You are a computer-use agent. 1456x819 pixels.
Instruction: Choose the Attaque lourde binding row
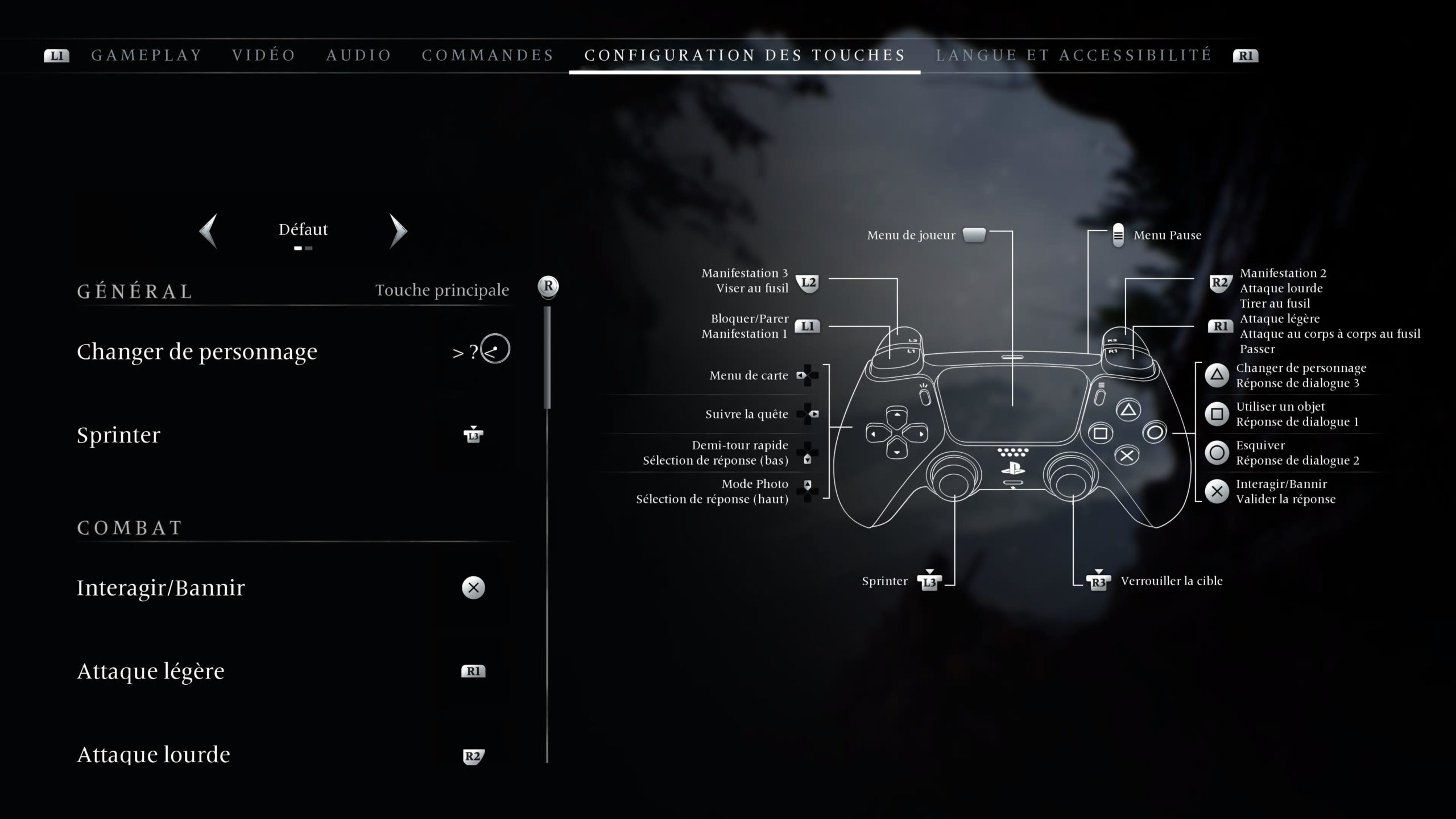point(293,755)
